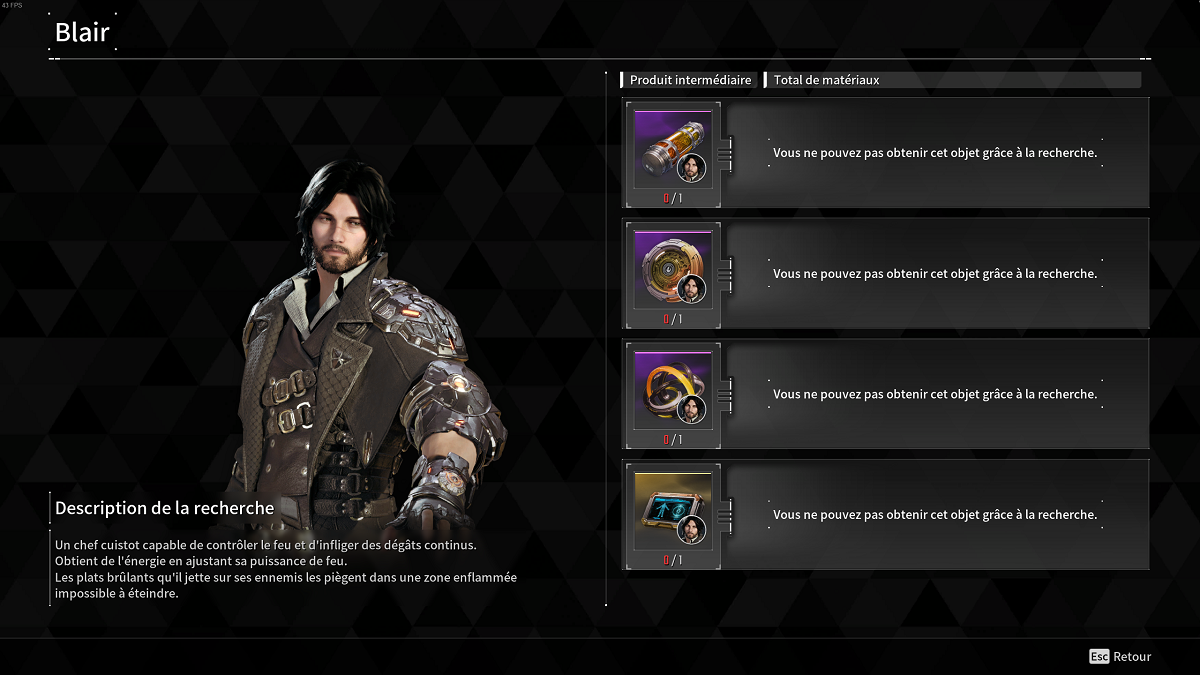
Task: Switch to the Produit intermédiaire tab
Action: click(690, 80)
